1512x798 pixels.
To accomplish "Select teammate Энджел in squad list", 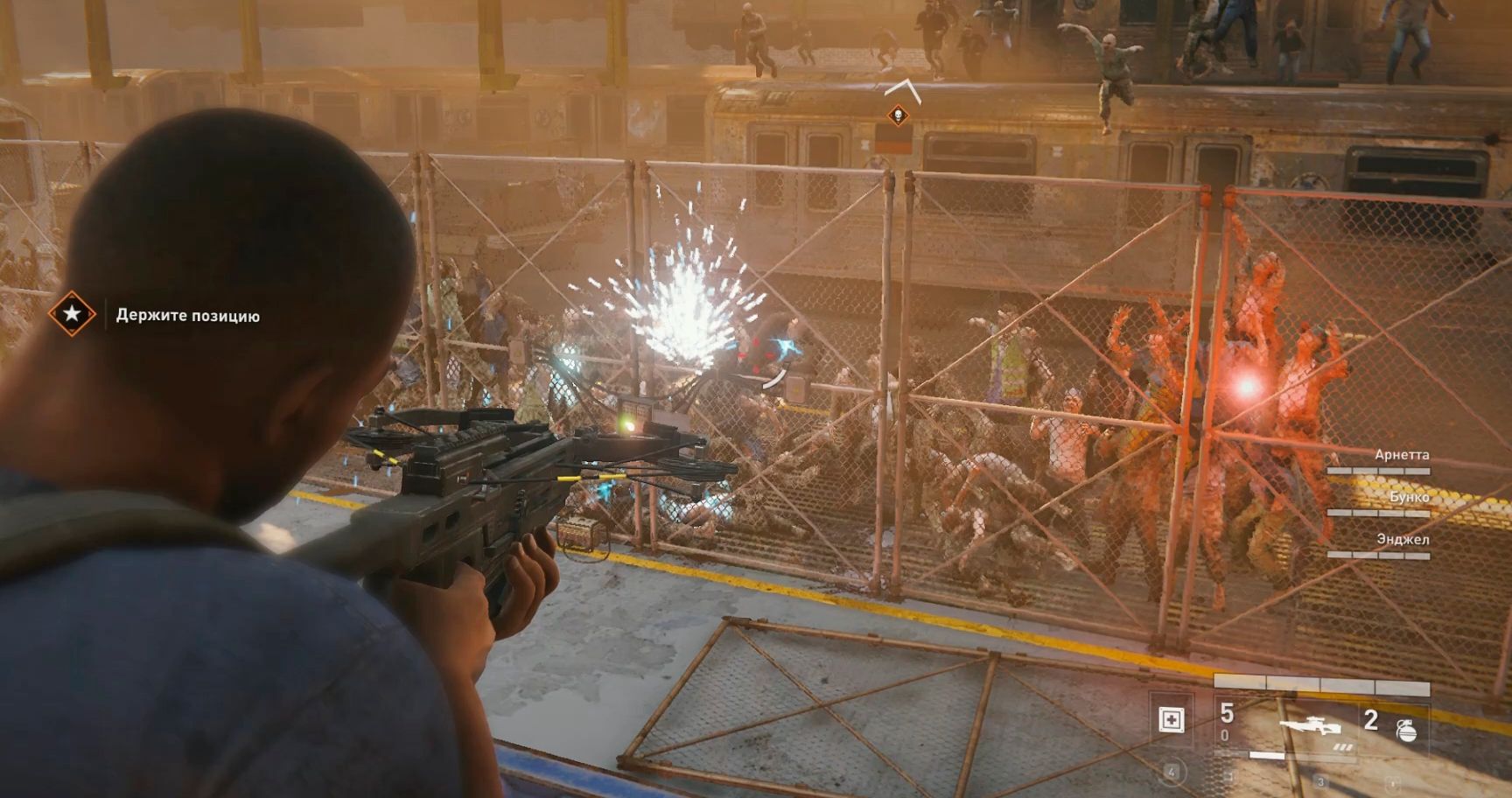I will [x=1403, y=539].
